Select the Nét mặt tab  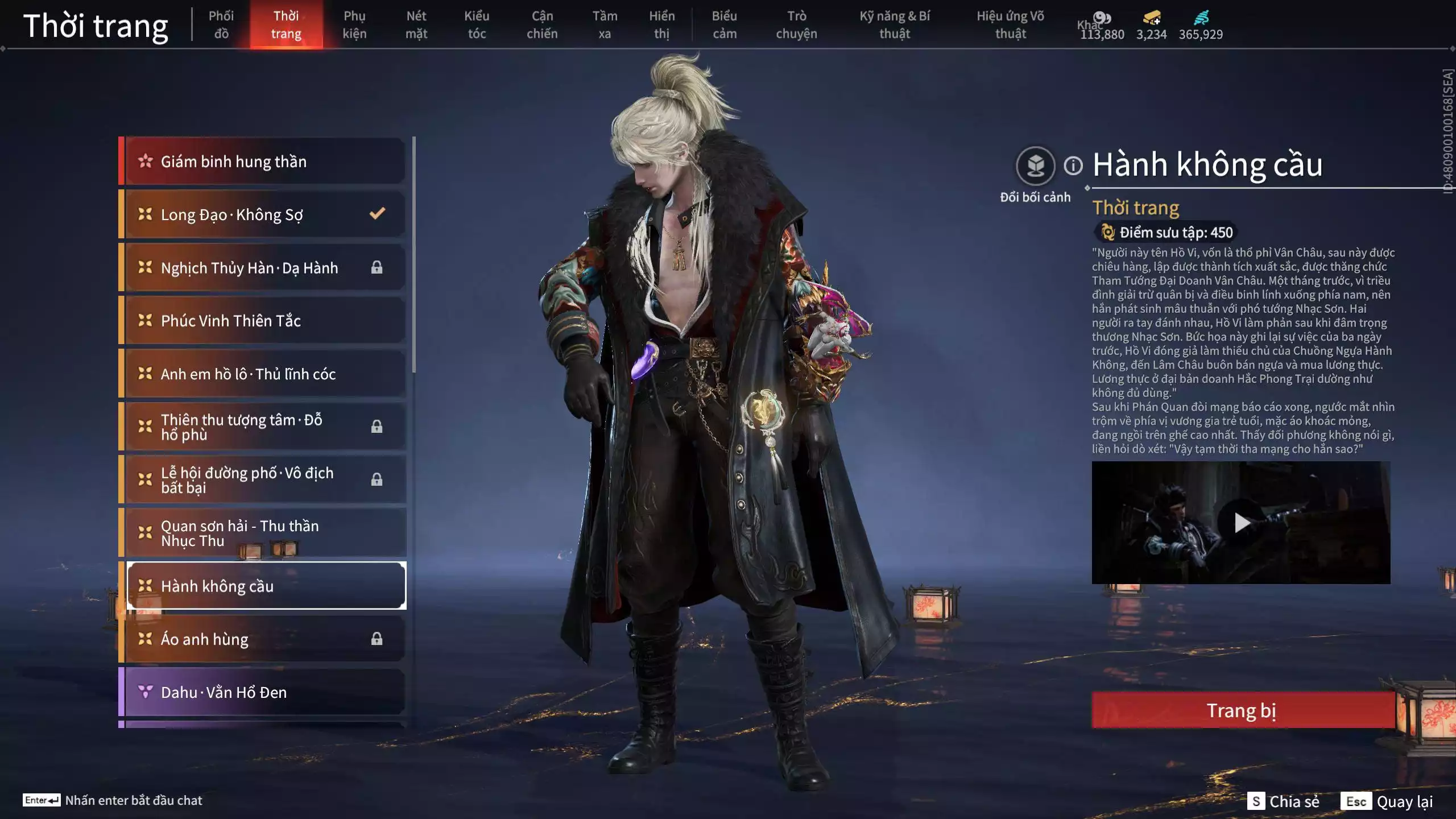(x=416, y=24)
